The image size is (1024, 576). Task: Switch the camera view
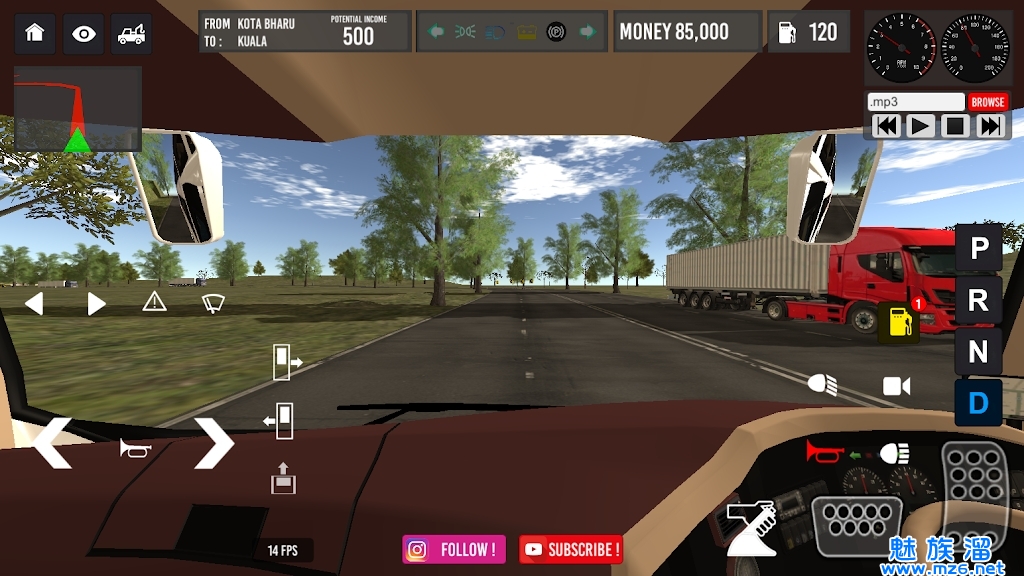point(896,386)
